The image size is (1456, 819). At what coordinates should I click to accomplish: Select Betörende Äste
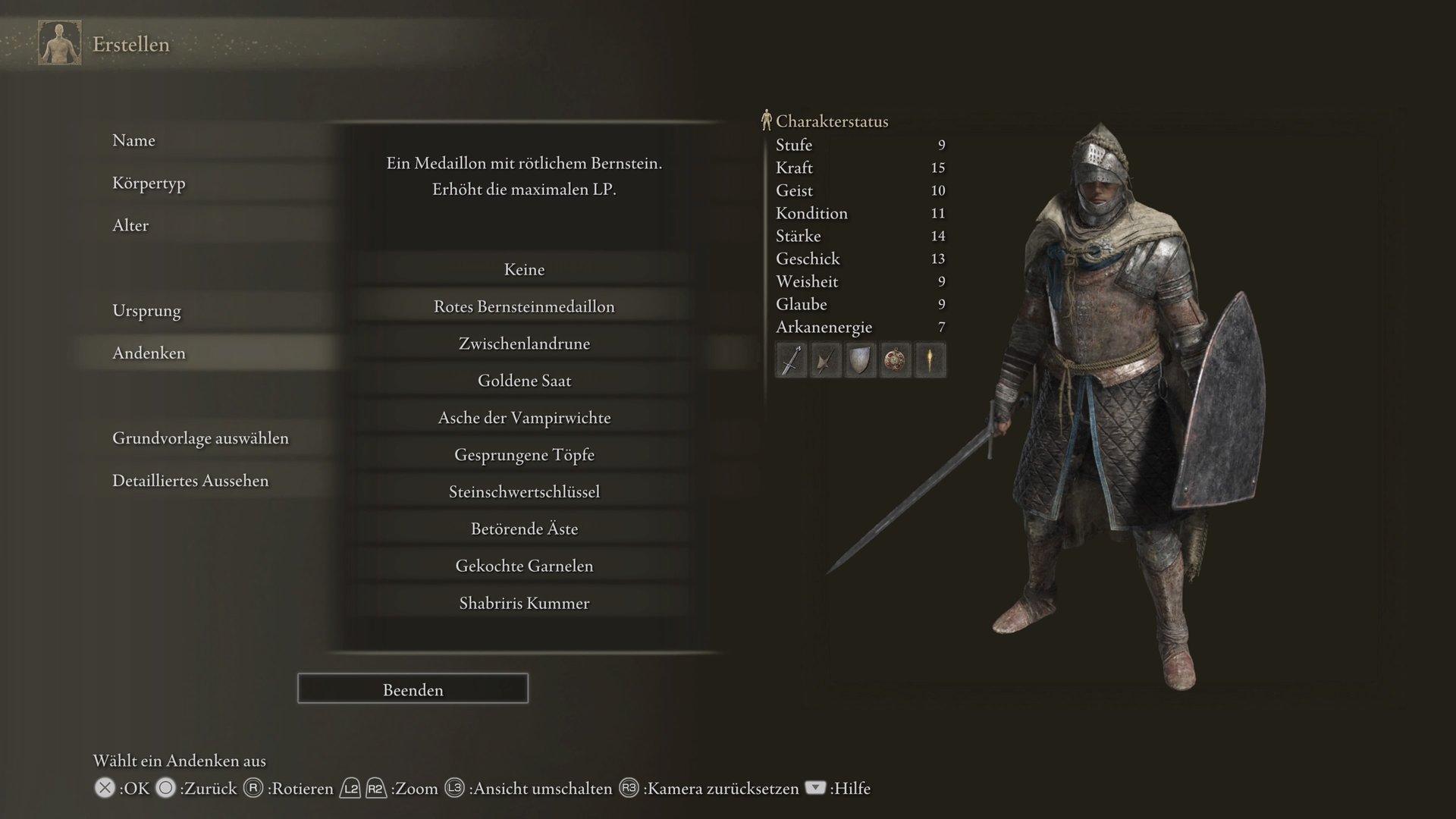[x=524, y=529]
